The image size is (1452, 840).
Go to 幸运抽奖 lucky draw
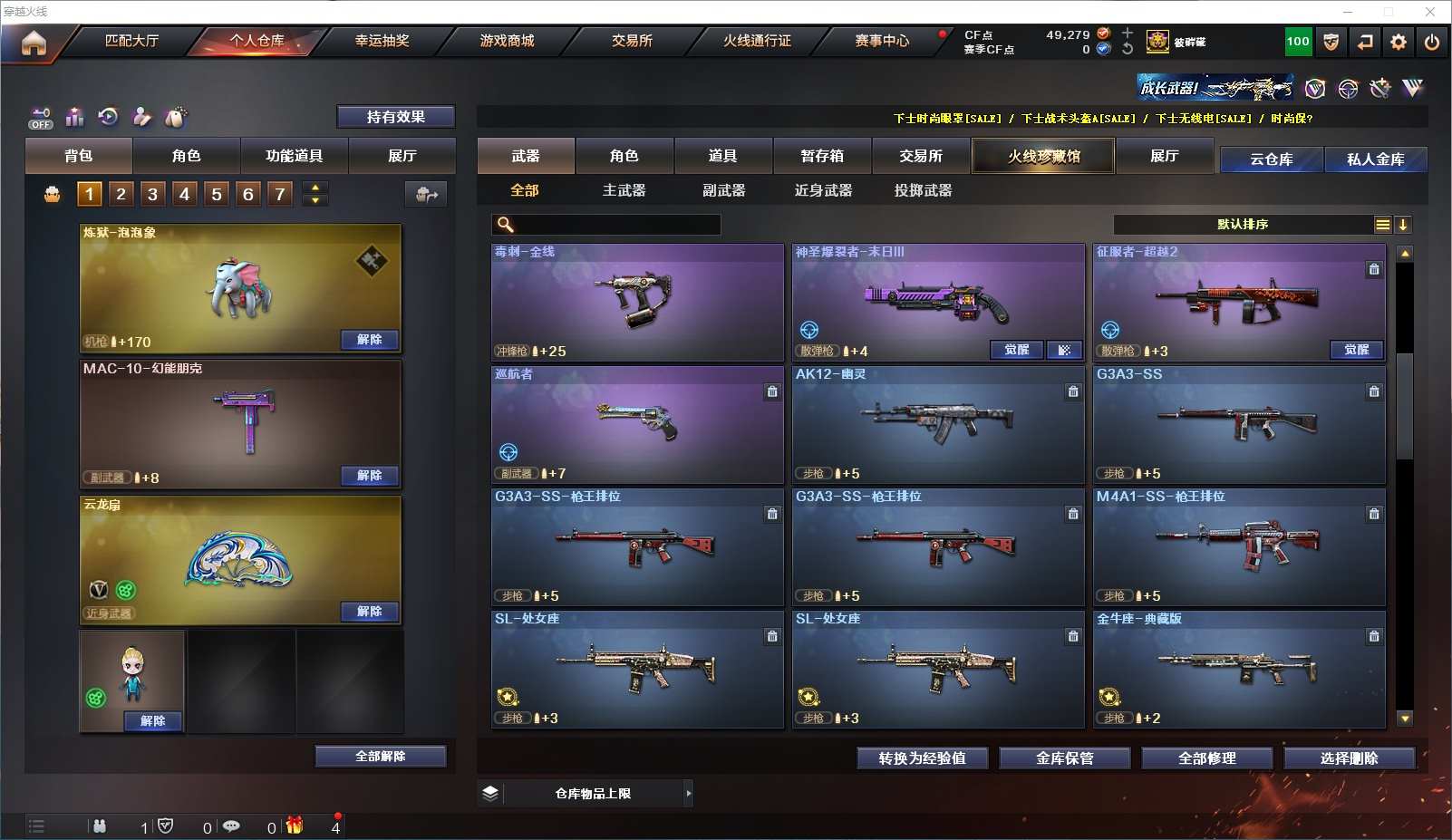pos(382,41)
